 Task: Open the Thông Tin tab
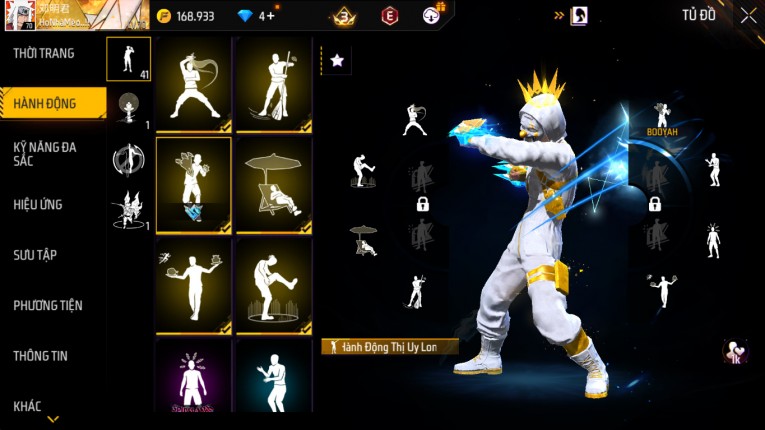pos(40,355)
